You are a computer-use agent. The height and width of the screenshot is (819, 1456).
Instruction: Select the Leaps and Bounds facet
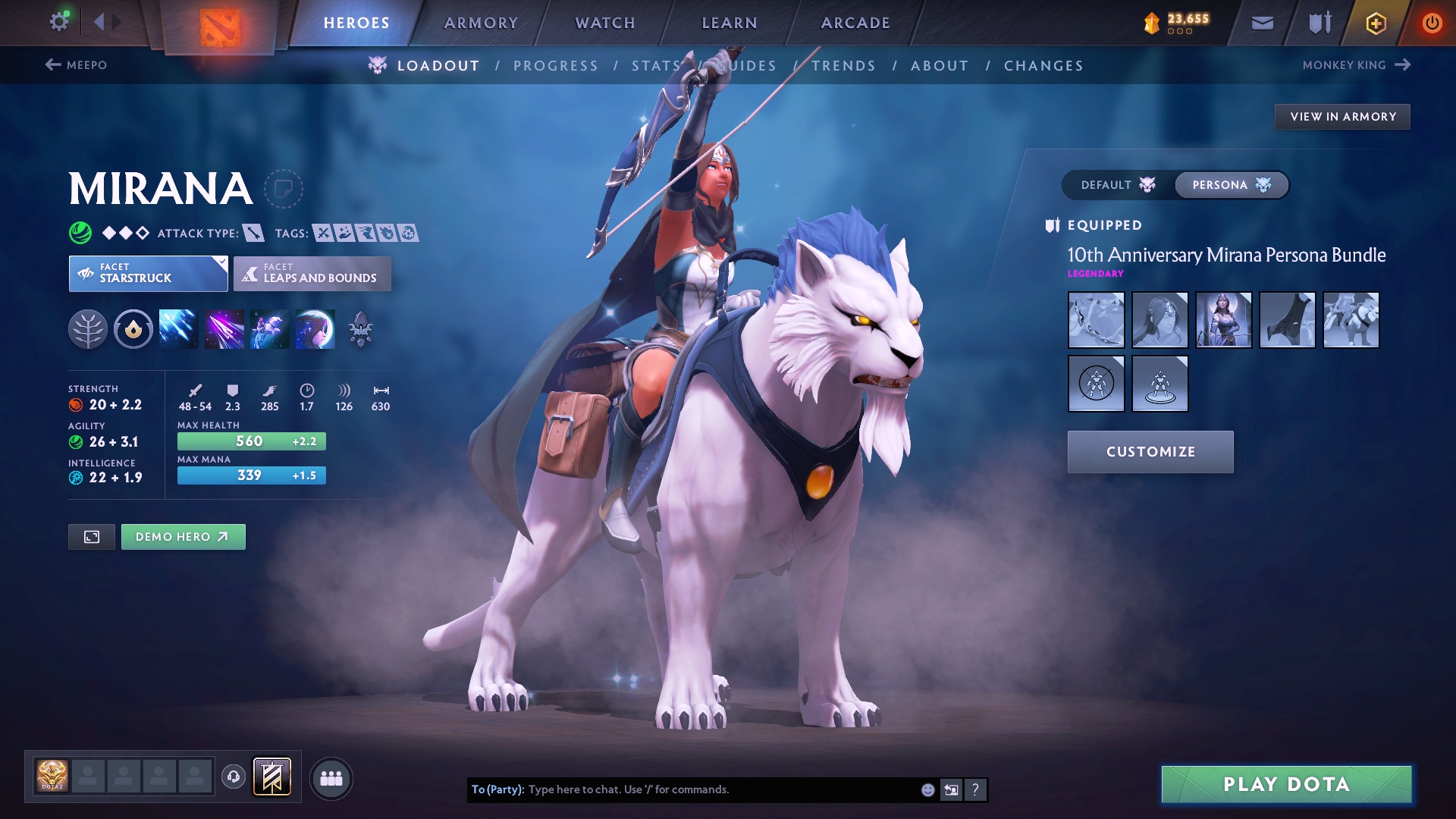(x=312, y=274)
